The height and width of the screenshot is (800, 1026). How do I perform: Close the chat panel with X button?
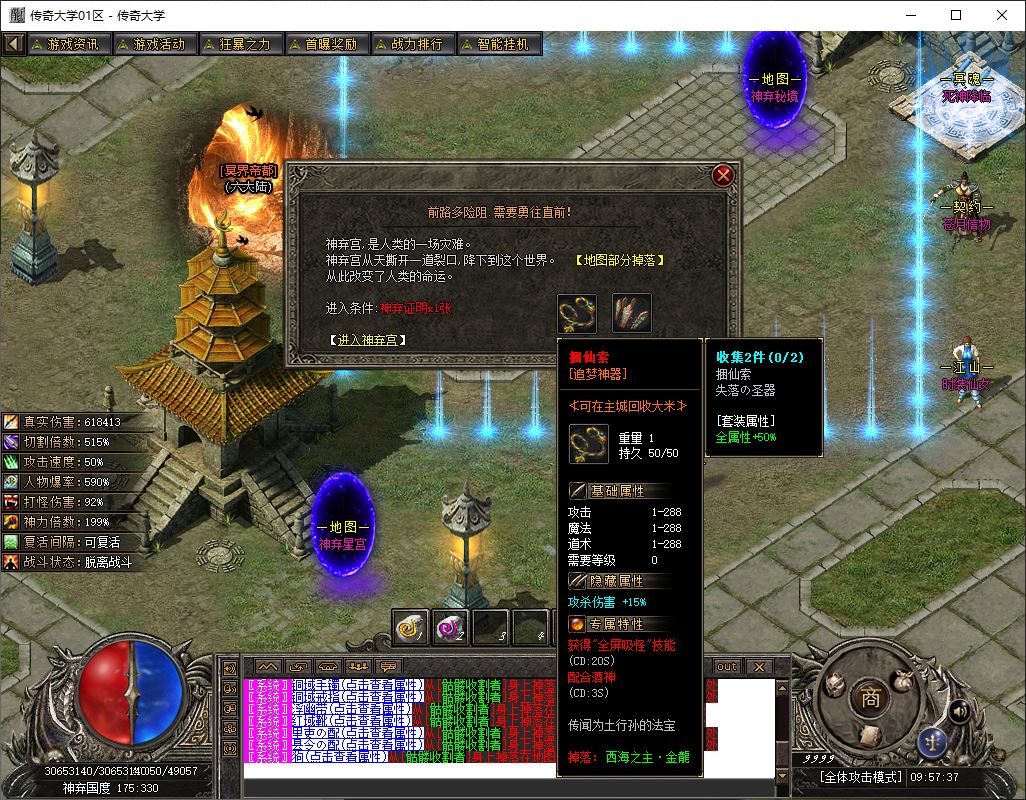[x=759, y=666]
